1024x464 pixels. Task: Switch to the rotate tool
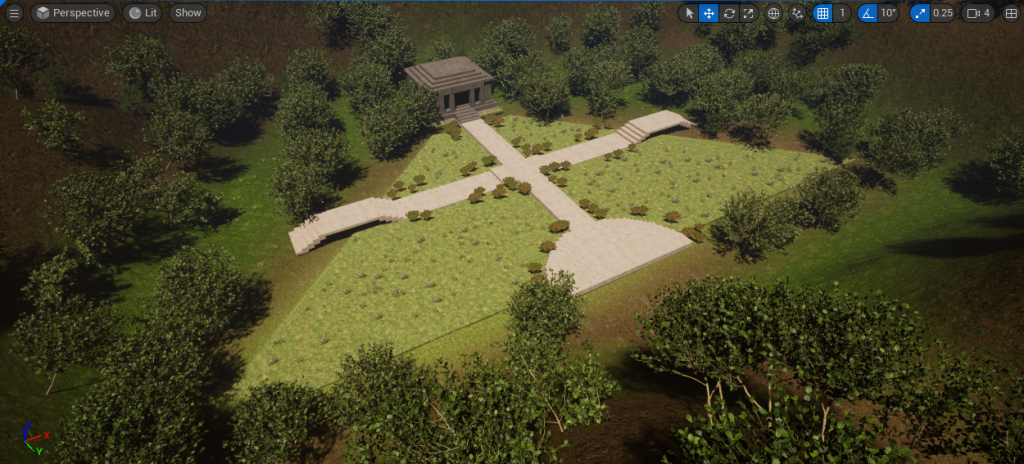[x=729, y=13]
